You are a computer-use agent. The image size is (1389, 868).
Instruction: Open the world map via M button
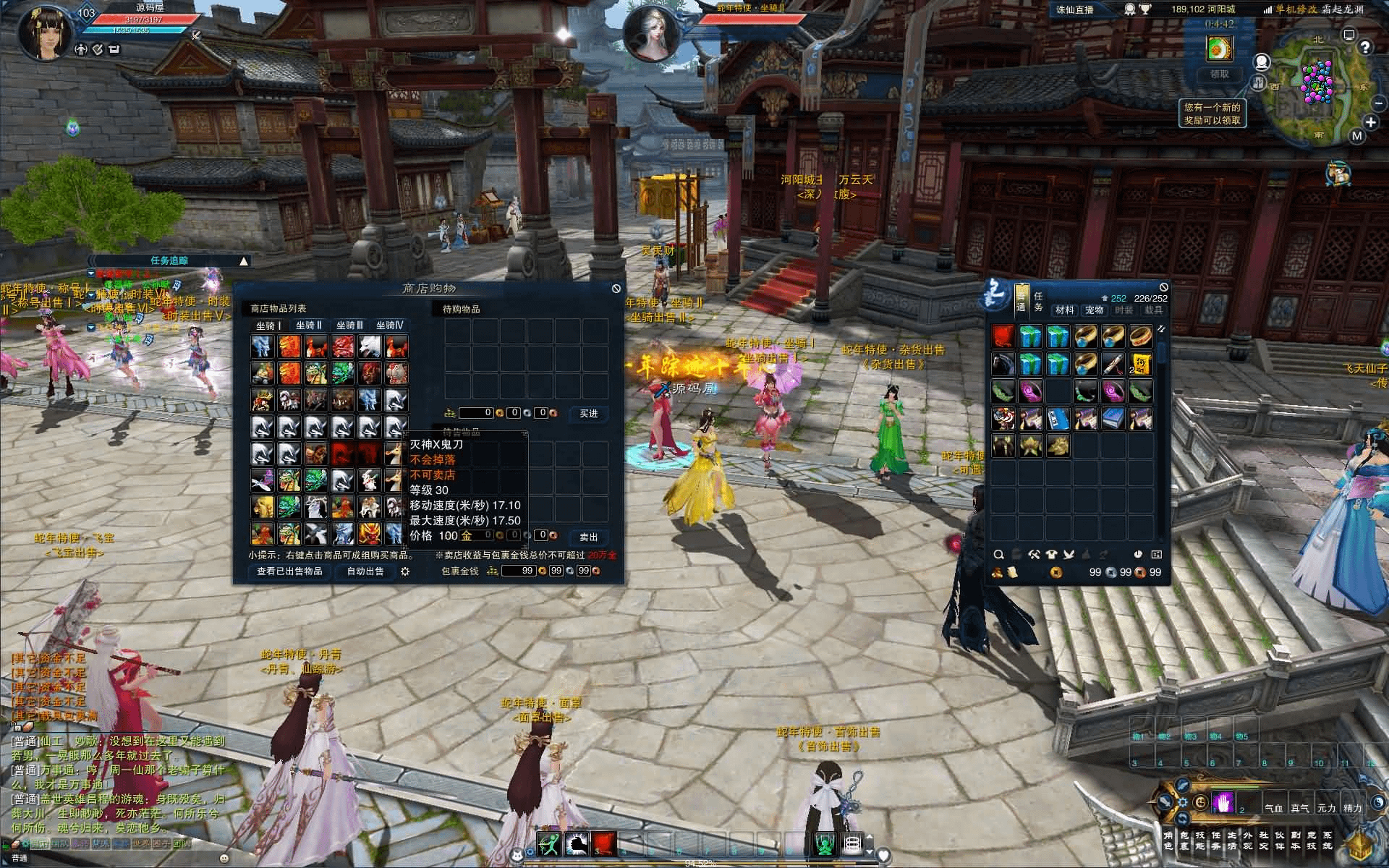coord(1357,136)
